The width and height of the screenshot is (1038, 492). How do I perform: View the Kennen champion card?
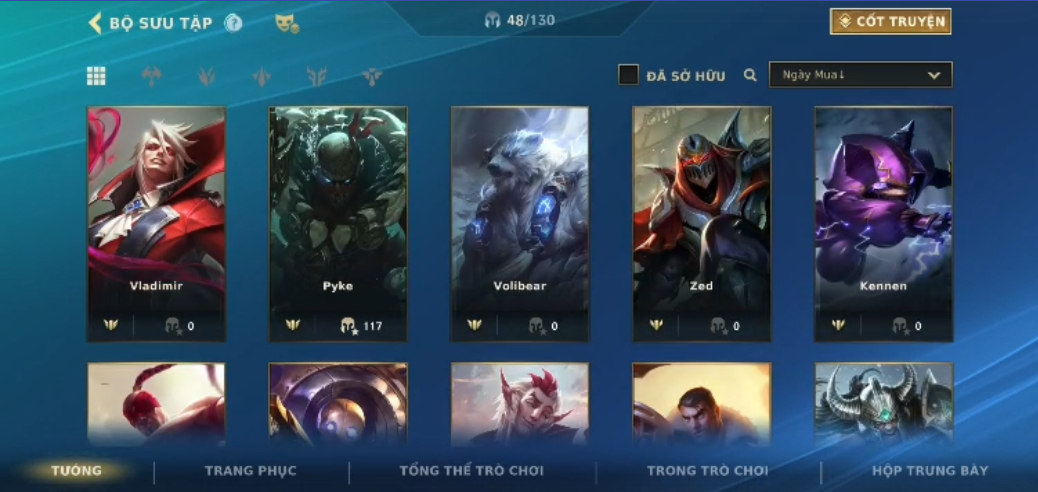884,223
